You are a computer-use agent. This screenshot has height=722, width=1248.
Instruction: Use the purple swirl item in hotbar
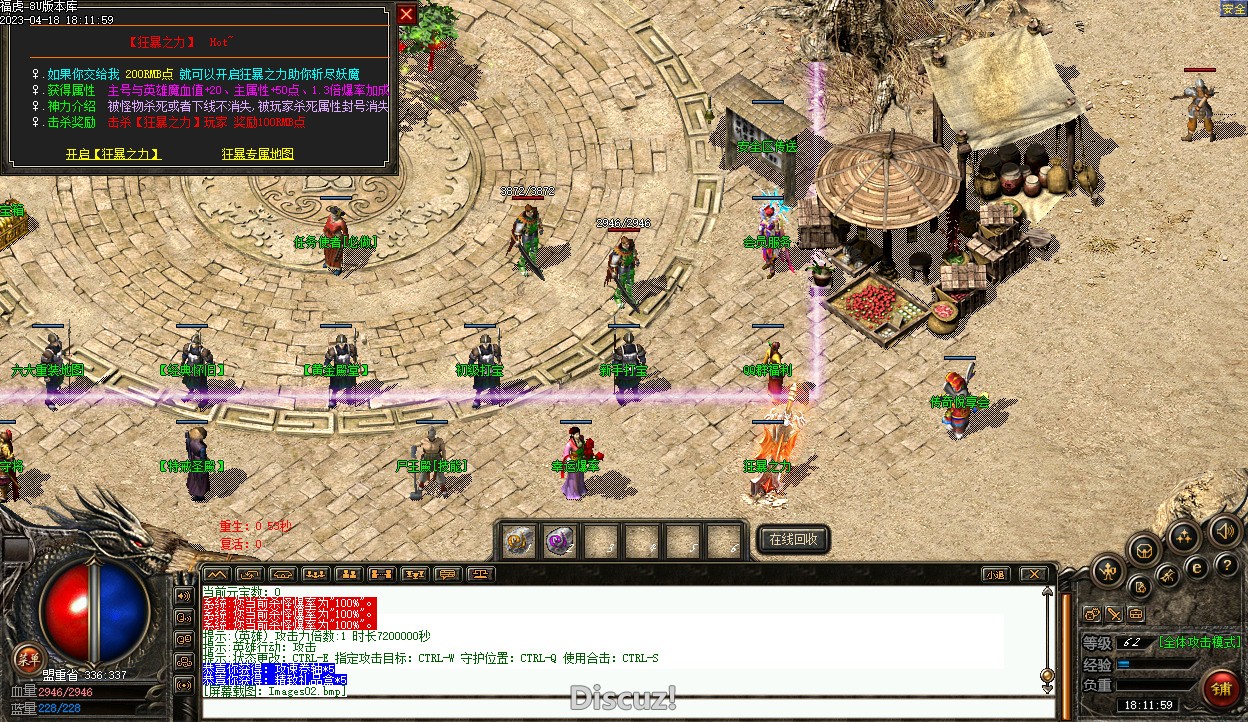tap(560, 540)
